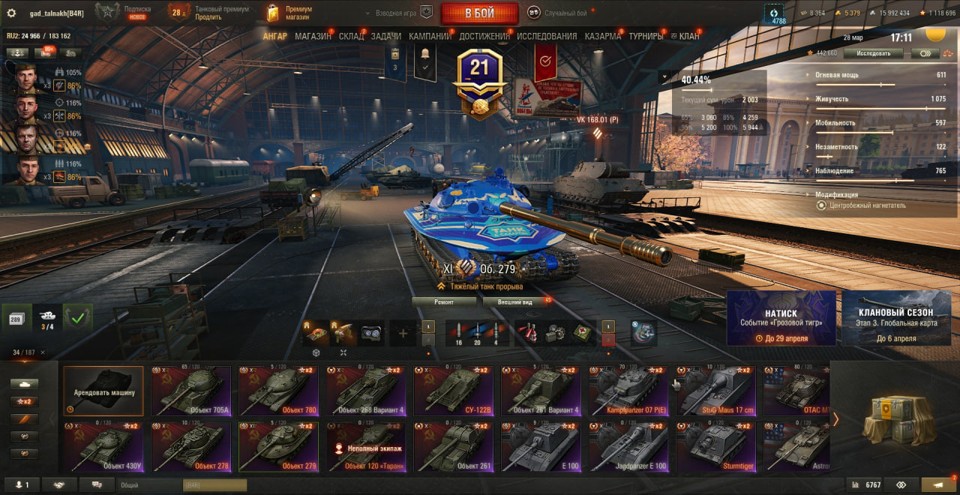Open the МАГАЗИН tab

pos(313,36)
